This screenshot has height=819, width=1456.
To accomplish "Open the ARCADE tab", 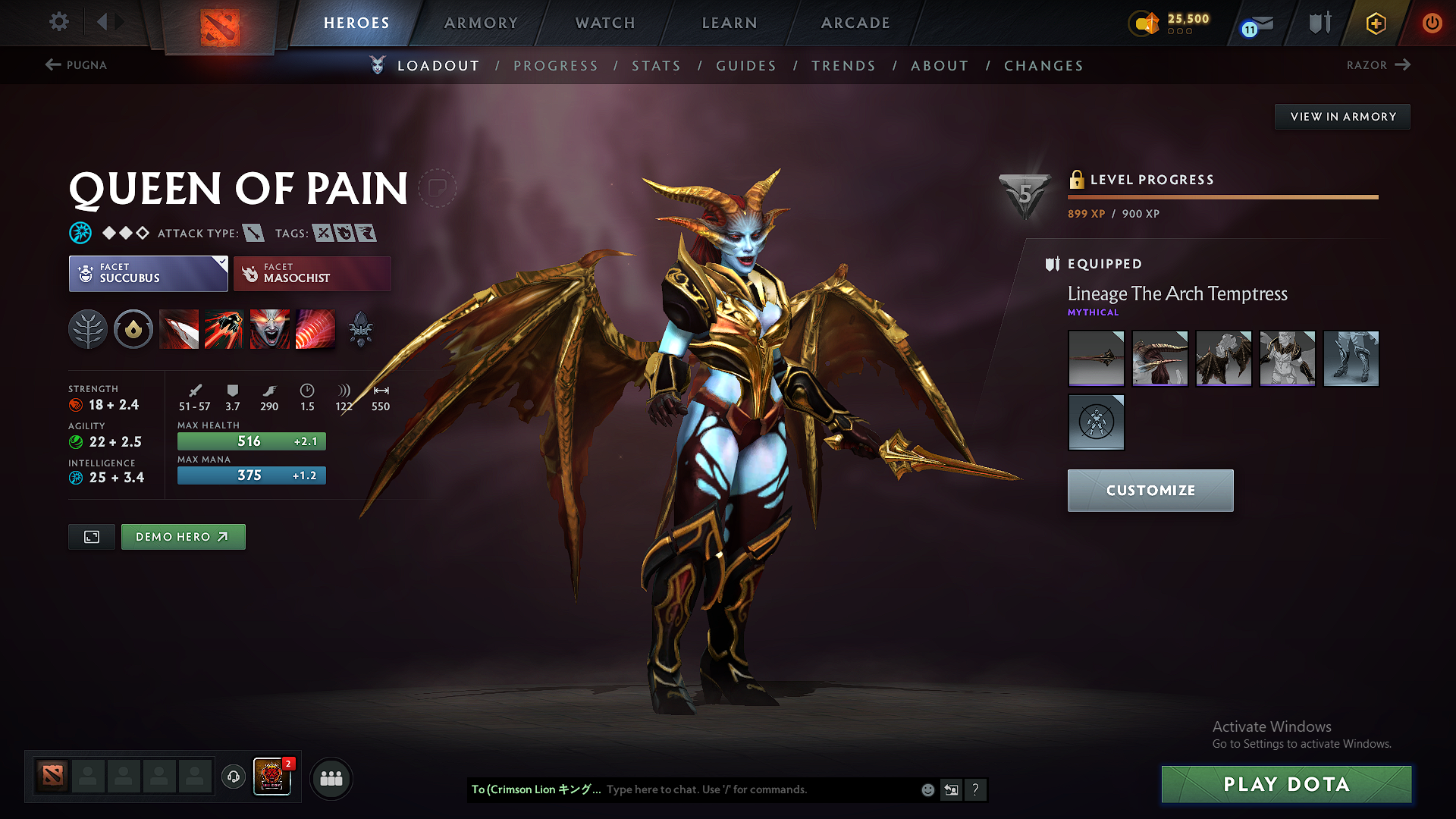I will pyautogui.click(x=854, y=23).
